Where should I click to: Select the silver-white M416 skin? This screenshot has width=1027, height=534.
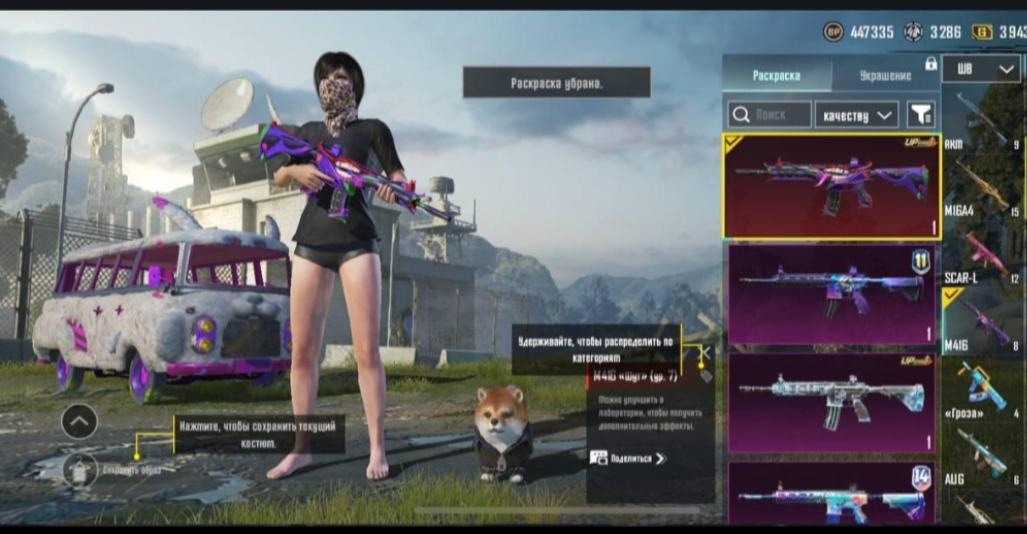tap(832, 402)
